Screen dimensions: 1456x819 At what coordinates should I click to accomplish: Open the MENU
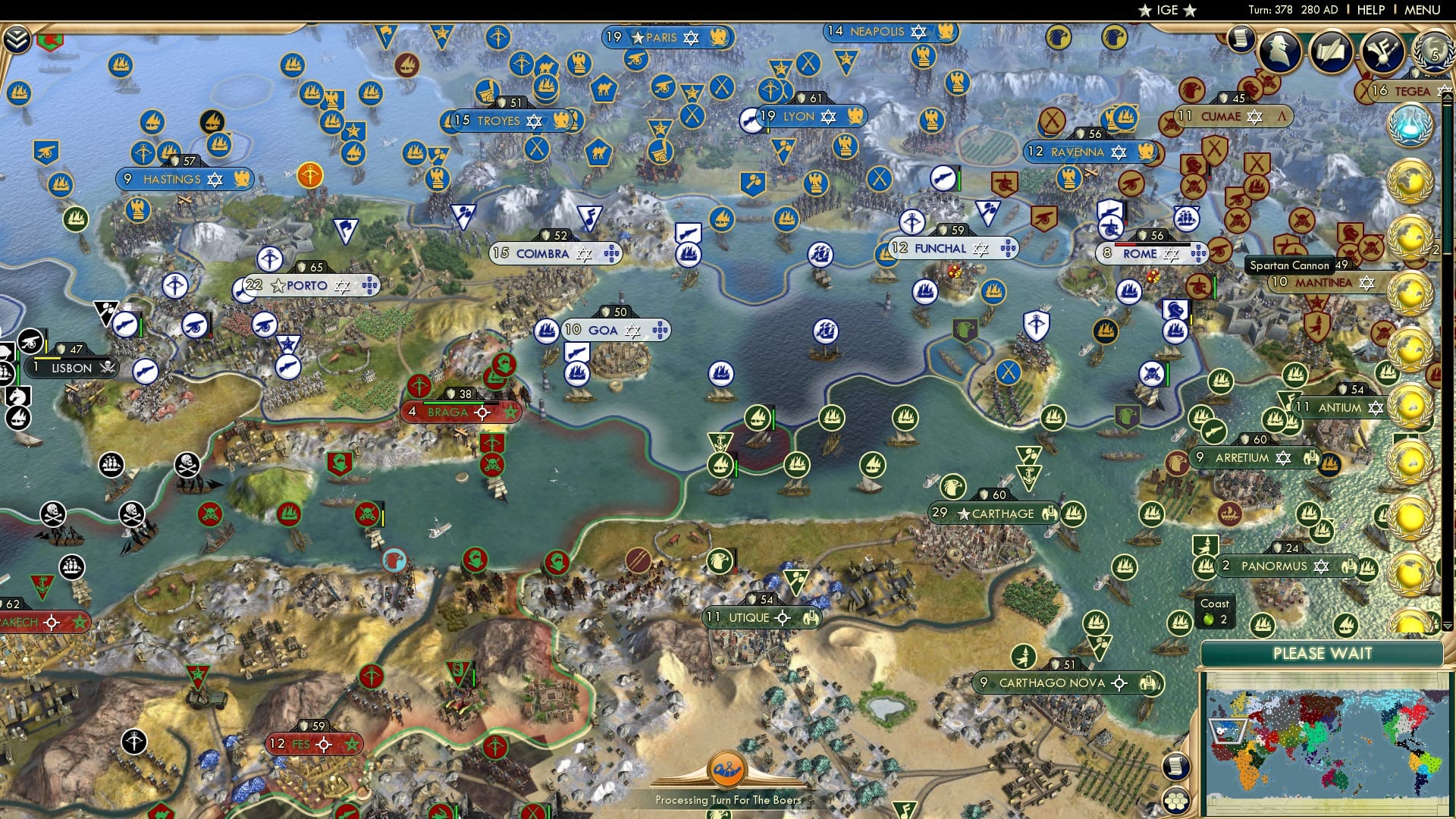point(1424,10)
